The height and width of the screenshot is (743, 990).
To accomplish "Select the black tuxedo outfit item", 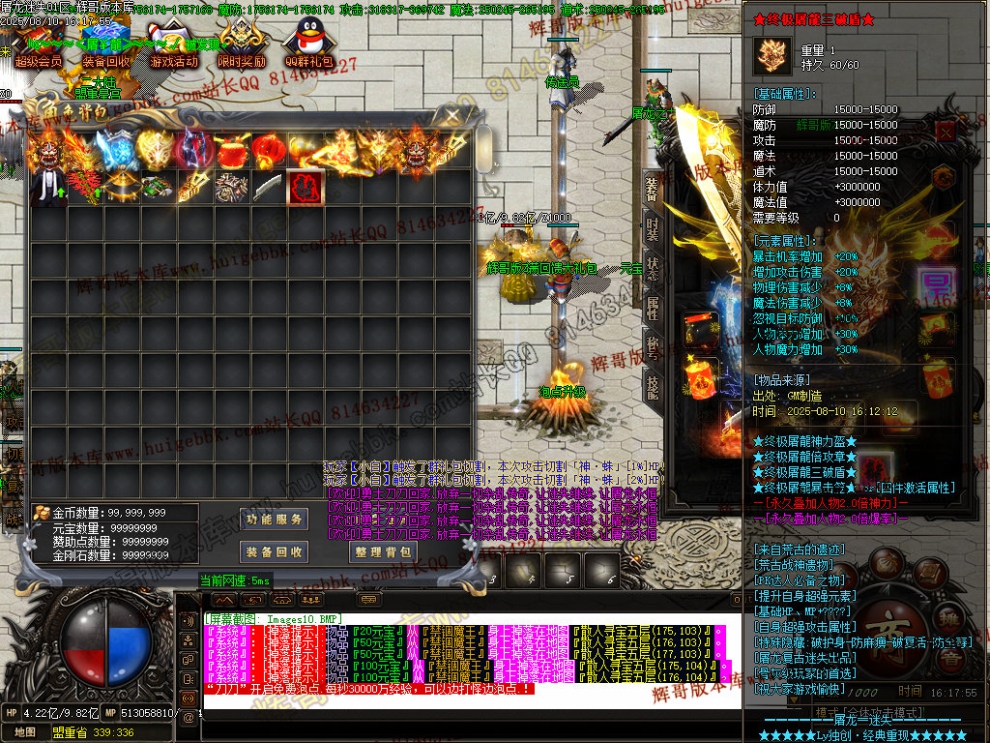I will [47, 188].
